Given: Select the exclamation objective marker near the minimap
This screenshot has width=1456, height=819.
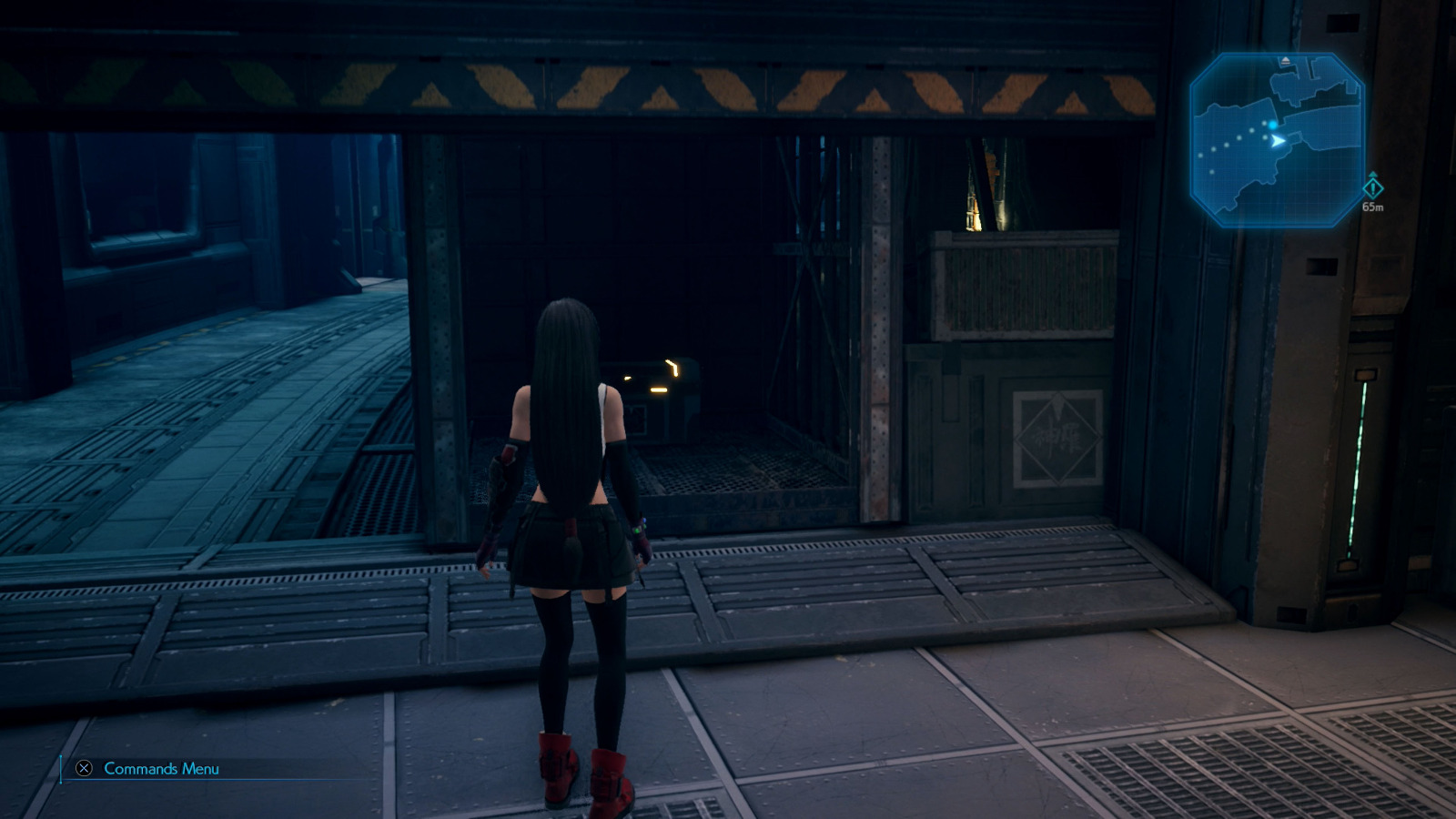Looking at the screenshot, I should coord(1373,188).
